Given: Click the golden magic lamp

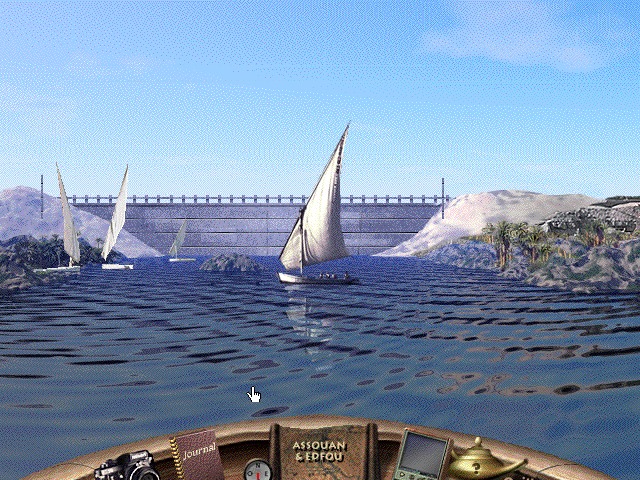Looking at the screenshot, I should pyautogui.click(x=483, y=462).
